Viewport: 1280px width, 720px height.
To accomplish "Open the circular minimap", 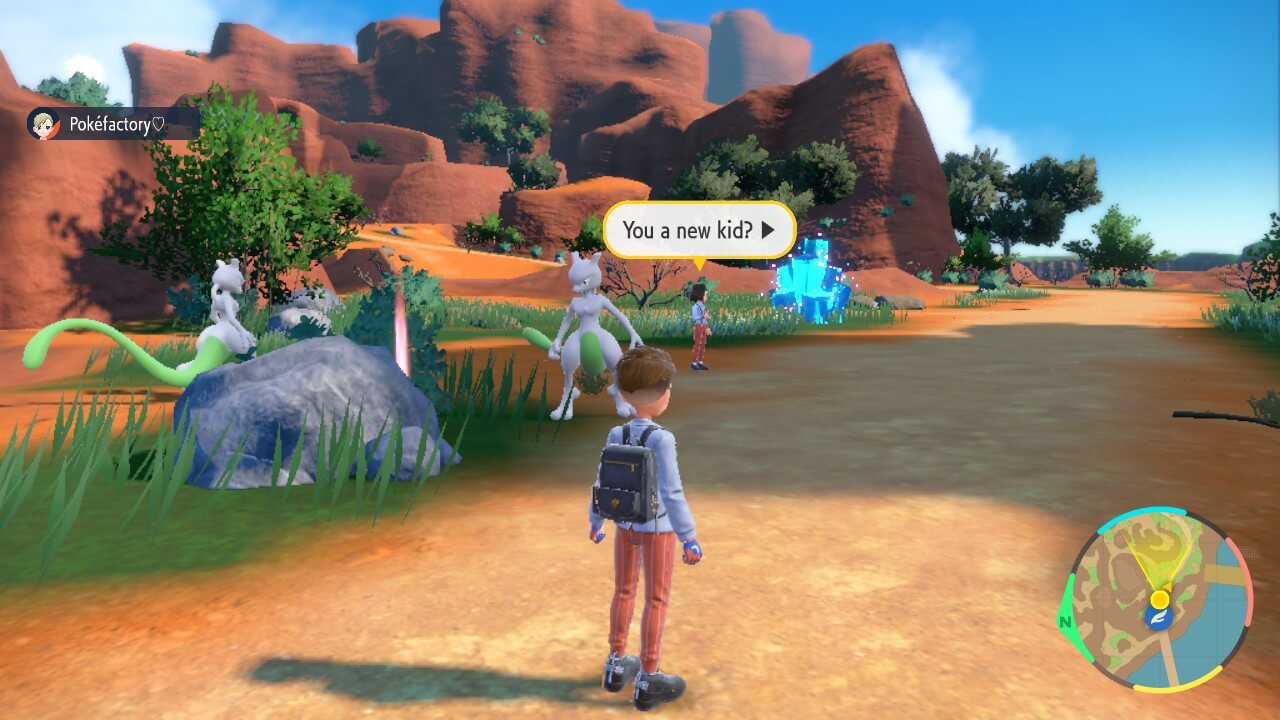I will (x=1158, y=598).
